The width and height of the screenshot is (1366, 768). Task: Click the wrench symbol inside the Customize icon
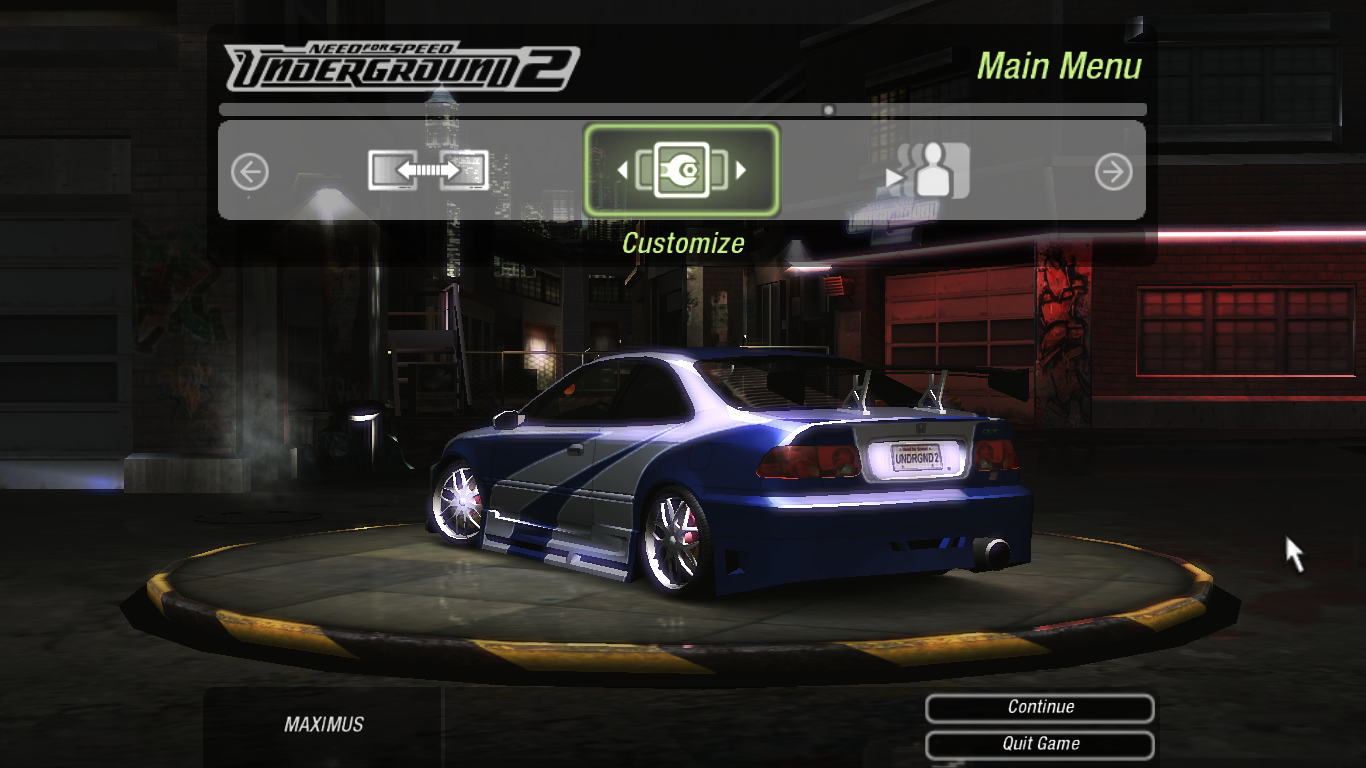coord(683,170)
